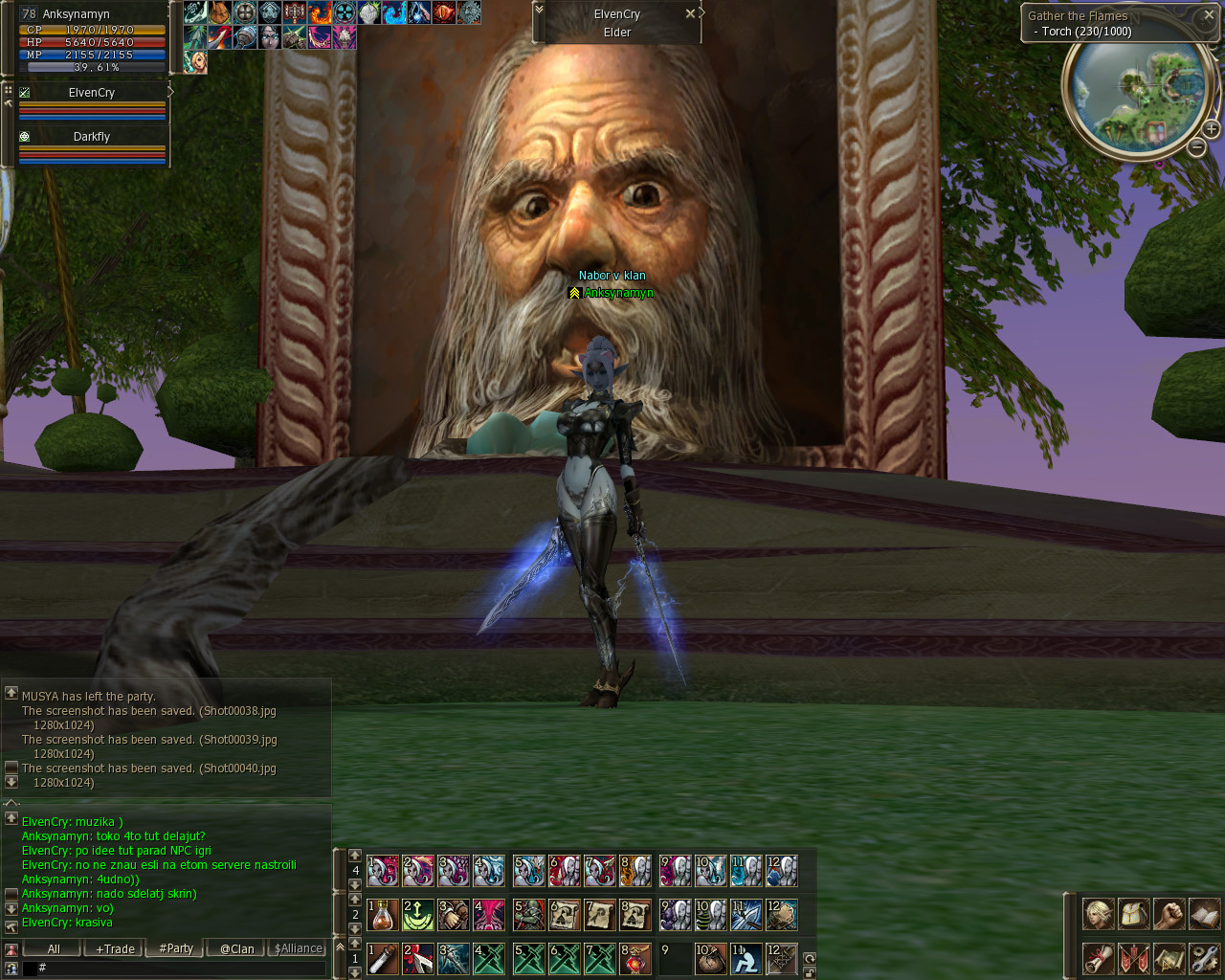
Task: Open the inventory backpack icon
Action: click(1134, 914)
